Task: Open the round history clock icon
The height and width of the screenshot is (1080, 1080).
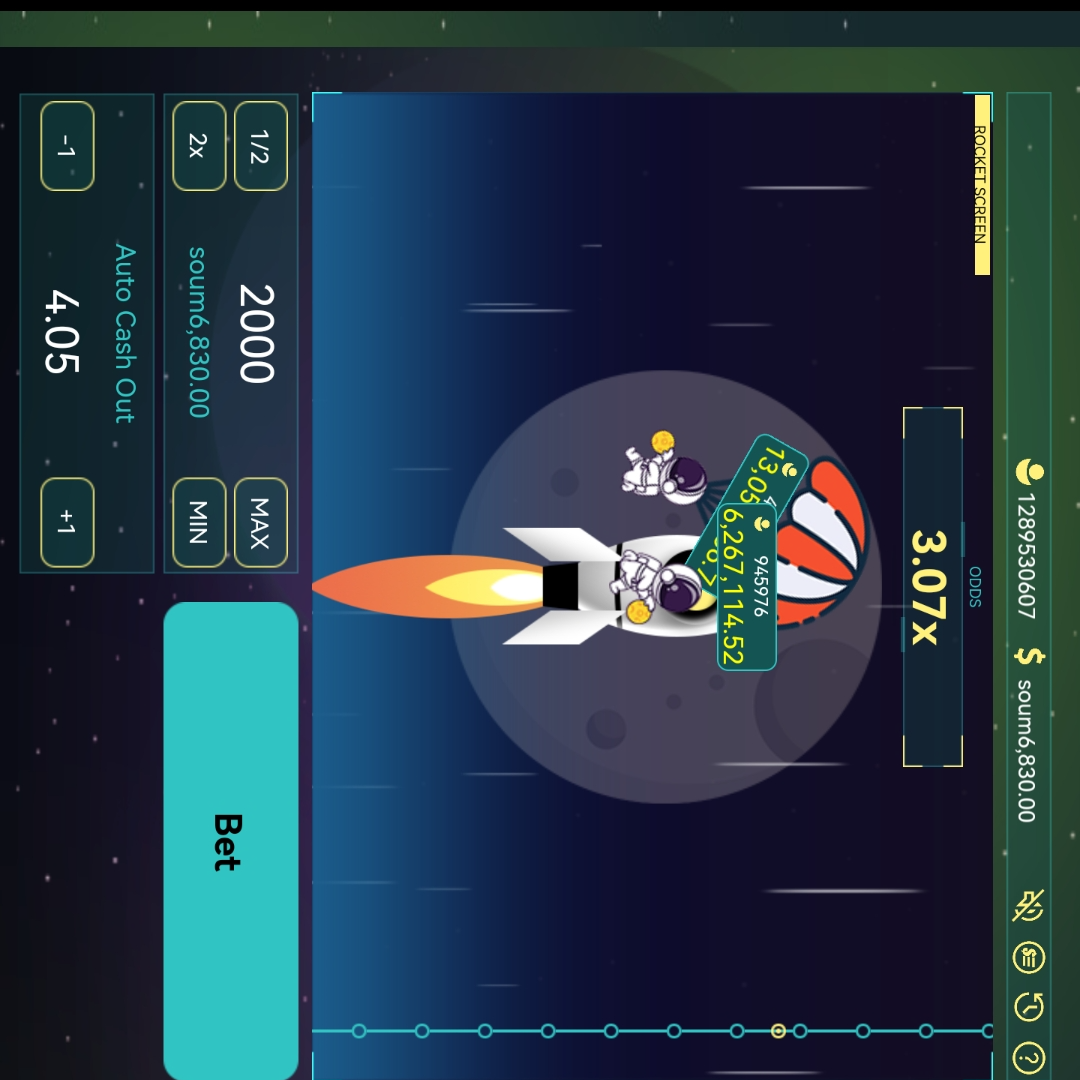Action: coord(1028,1006)
